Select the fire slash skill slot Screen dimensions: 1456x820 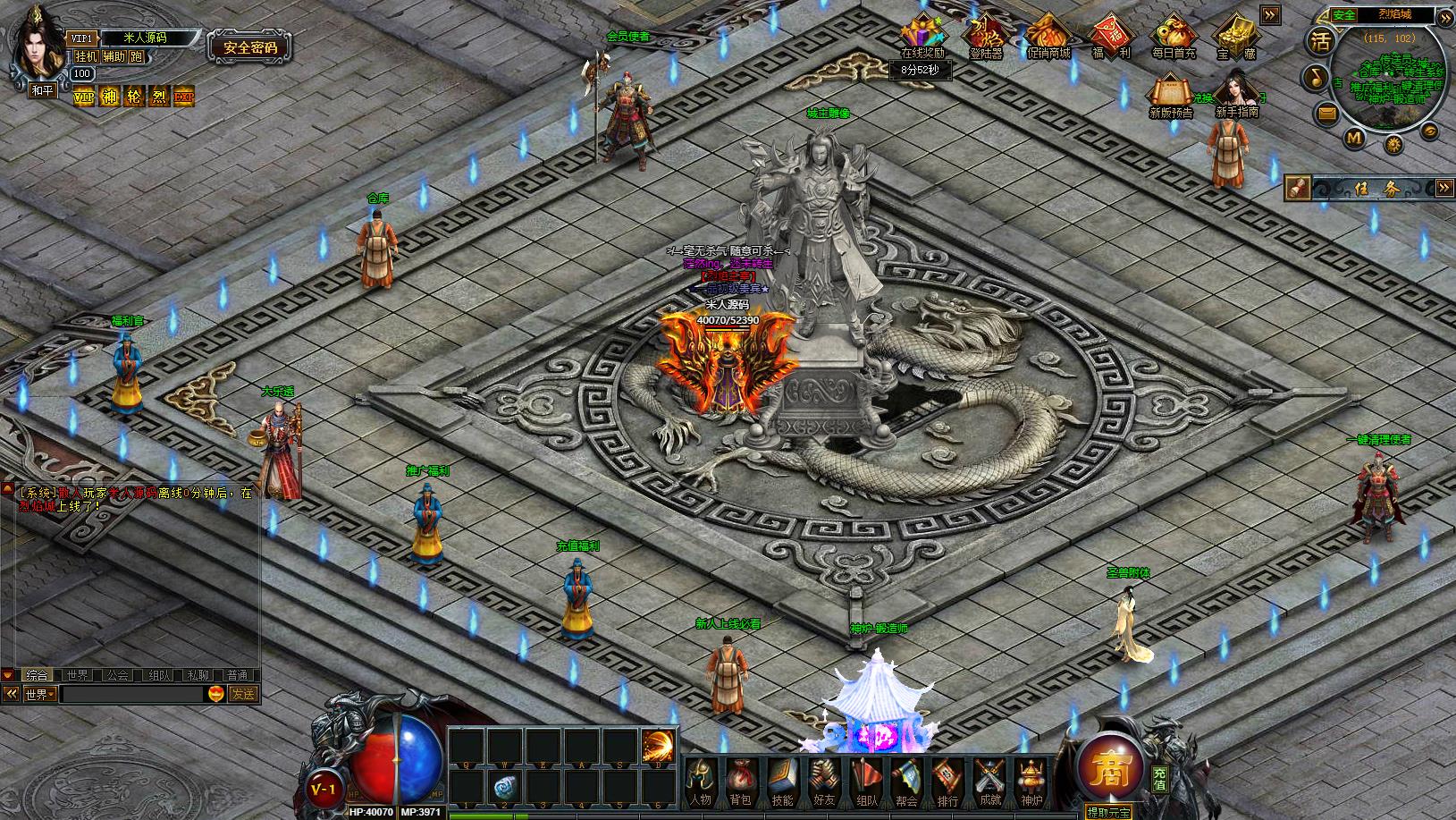coord(659,745)
